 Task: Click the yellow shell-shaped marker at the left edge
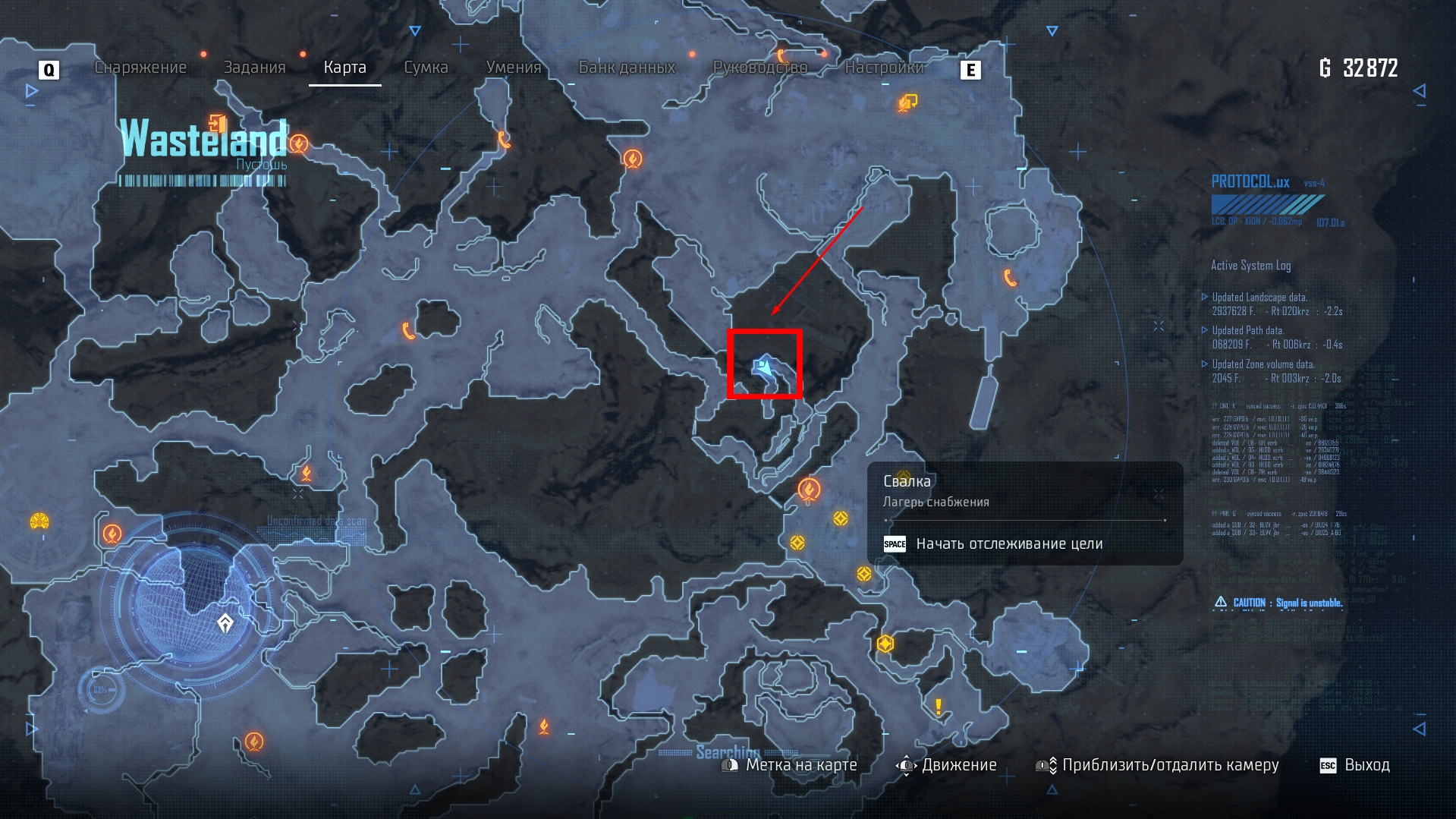39,521
